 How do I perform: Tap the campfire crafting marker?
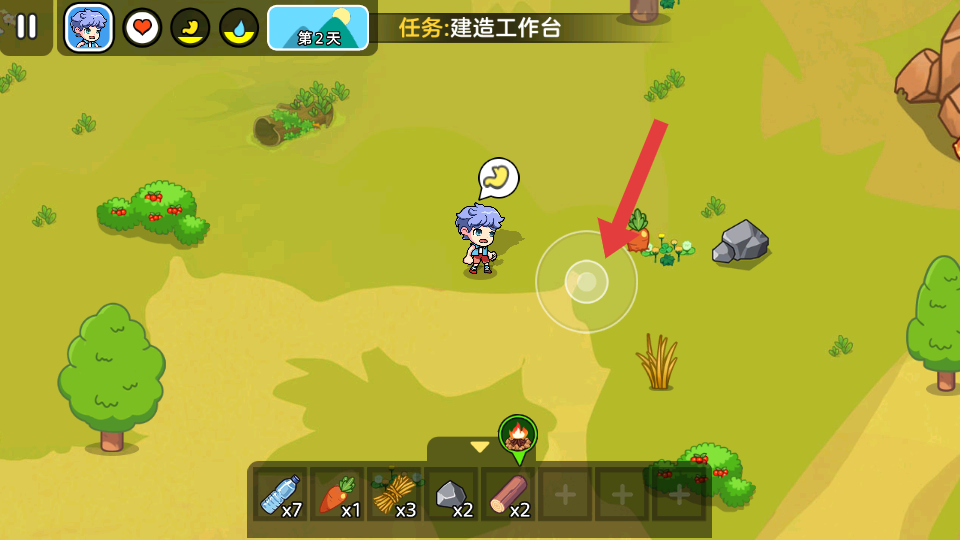point(518,436)
